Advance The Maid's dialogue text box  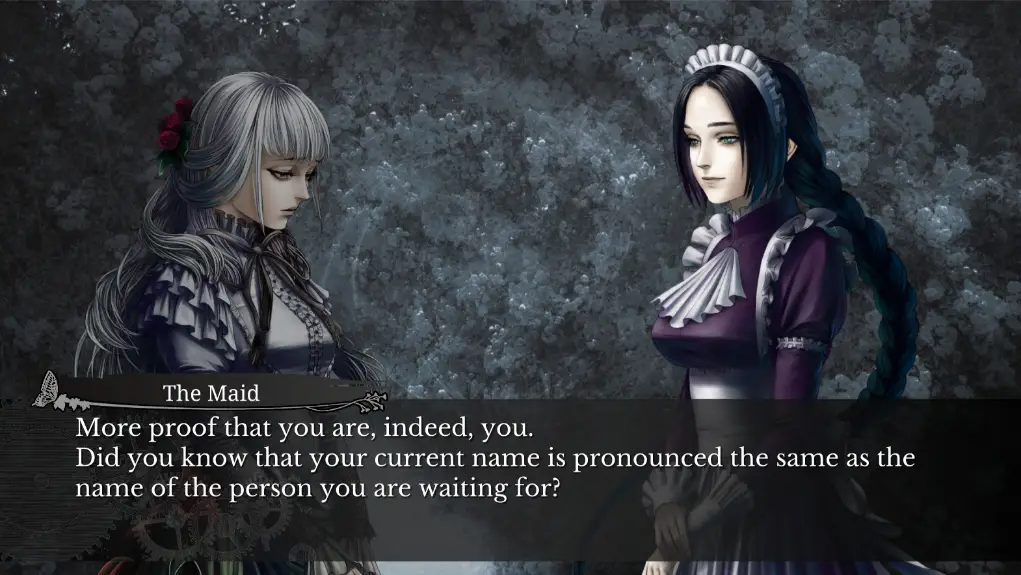(510, 478)
